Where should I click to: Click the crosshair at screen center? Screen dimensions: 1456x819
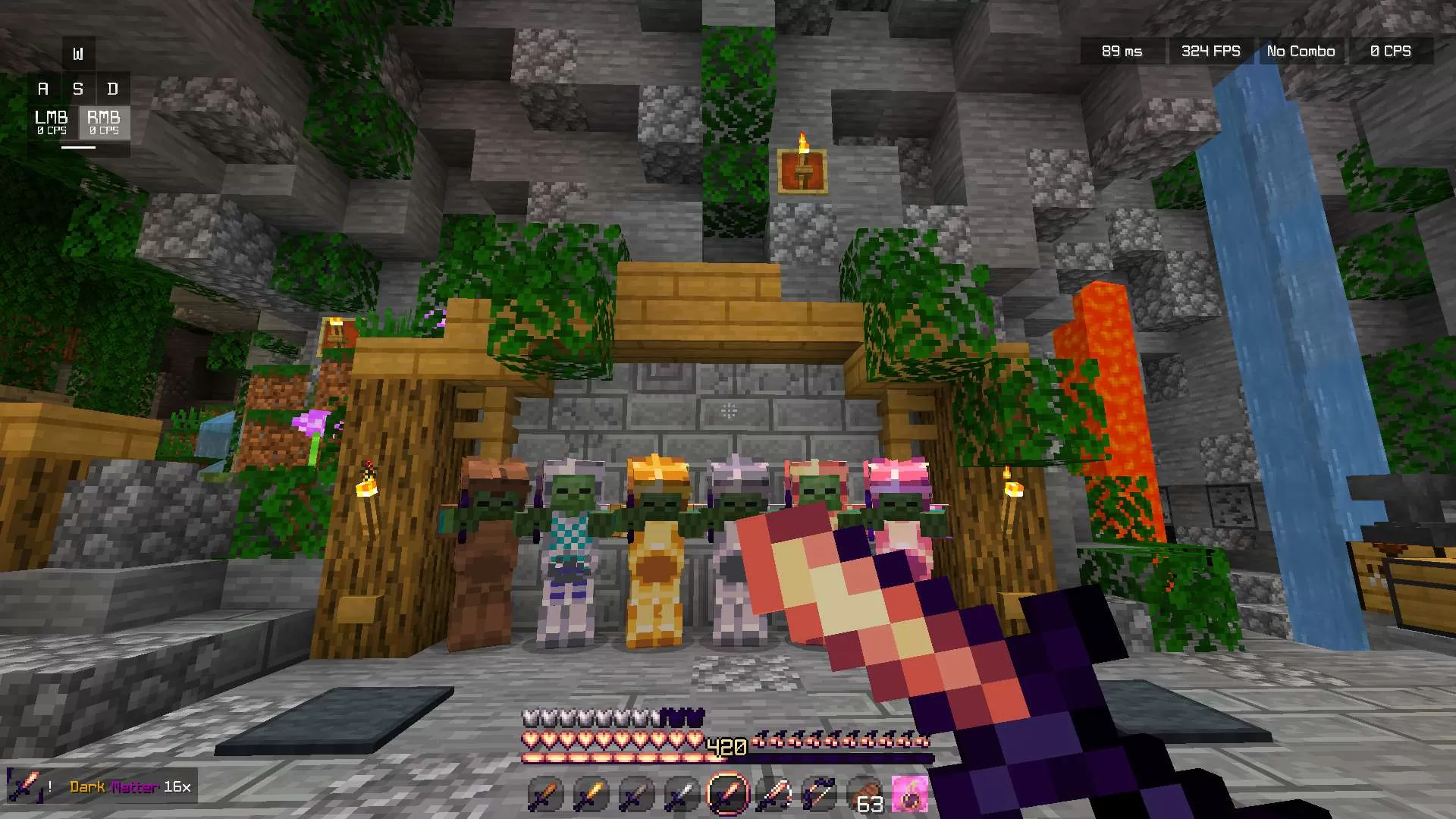[x=728, y=409]
